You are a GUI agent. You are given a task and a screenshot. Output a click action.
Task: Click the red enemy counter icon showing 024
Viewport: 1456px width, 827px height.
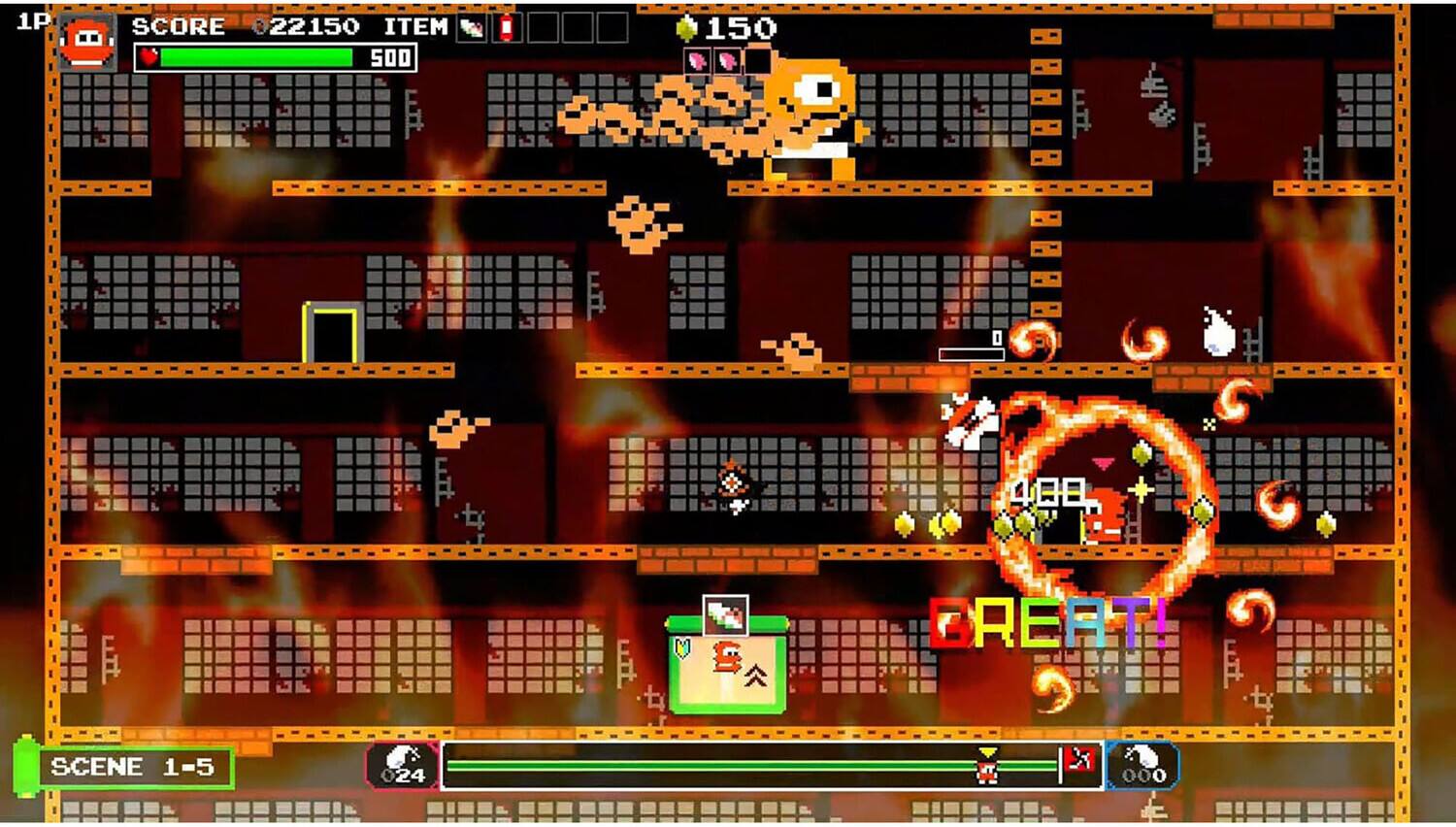(x=401, y=766)
